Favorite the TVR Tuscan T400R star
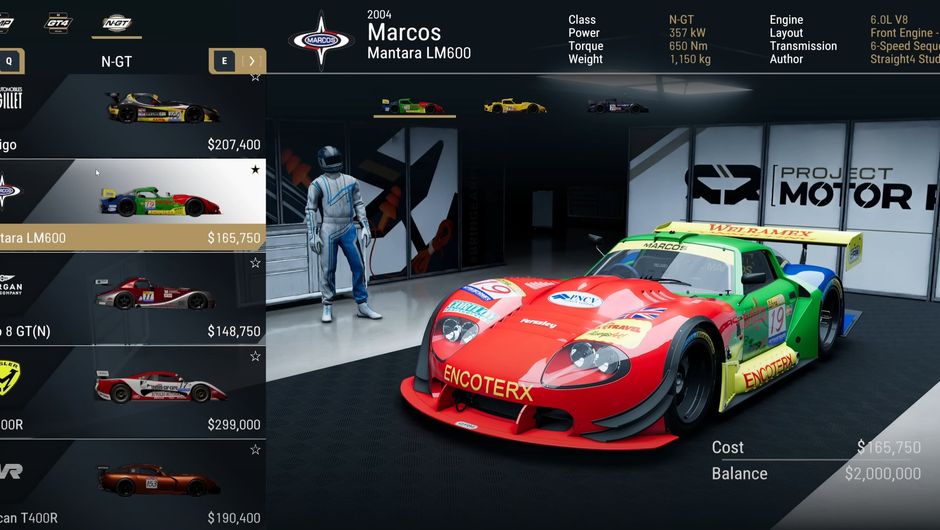This screenshot has height=530, width=940. (x=255, y=450)
